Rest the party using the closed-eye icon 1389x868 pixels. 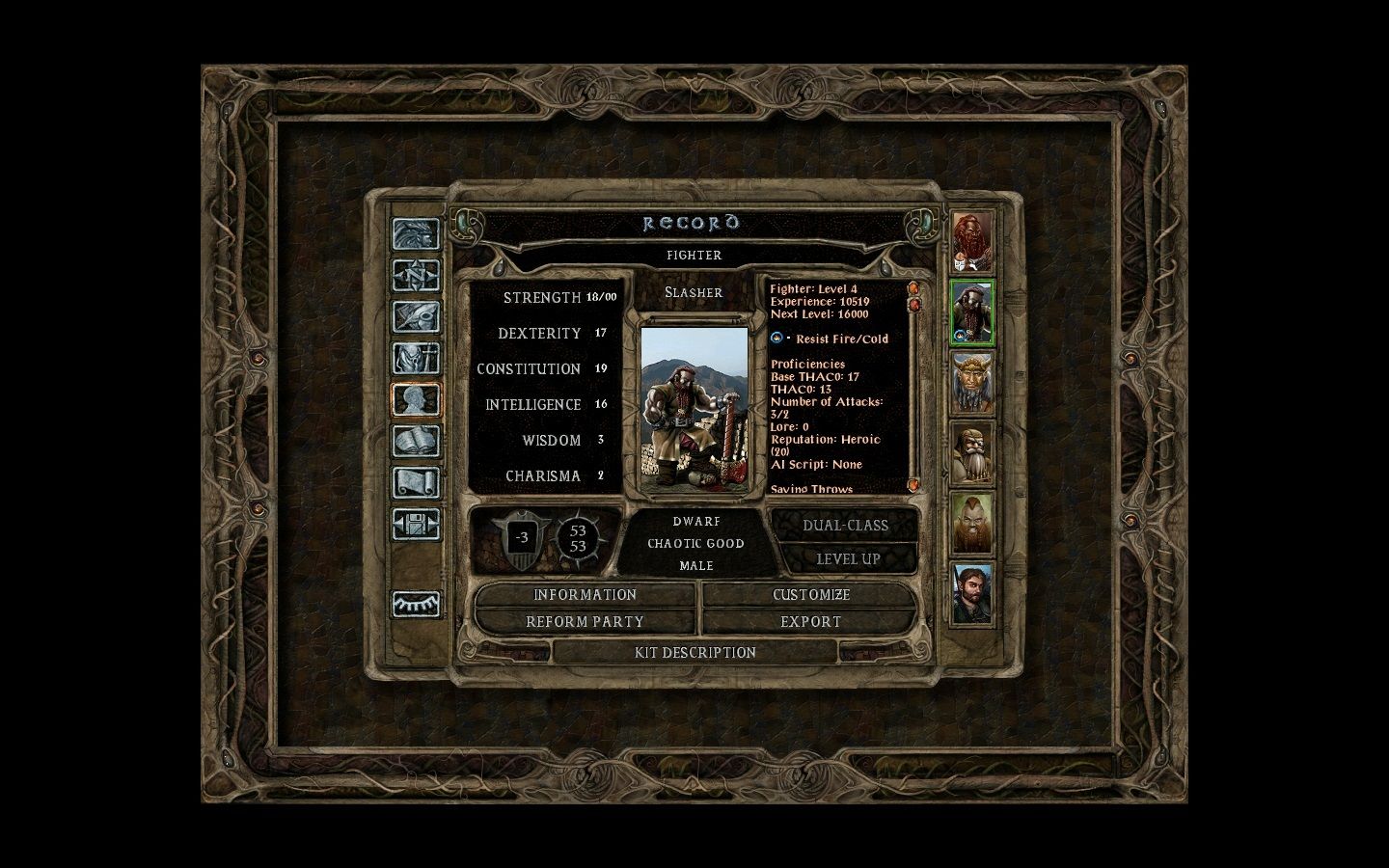tap(416, 604)
